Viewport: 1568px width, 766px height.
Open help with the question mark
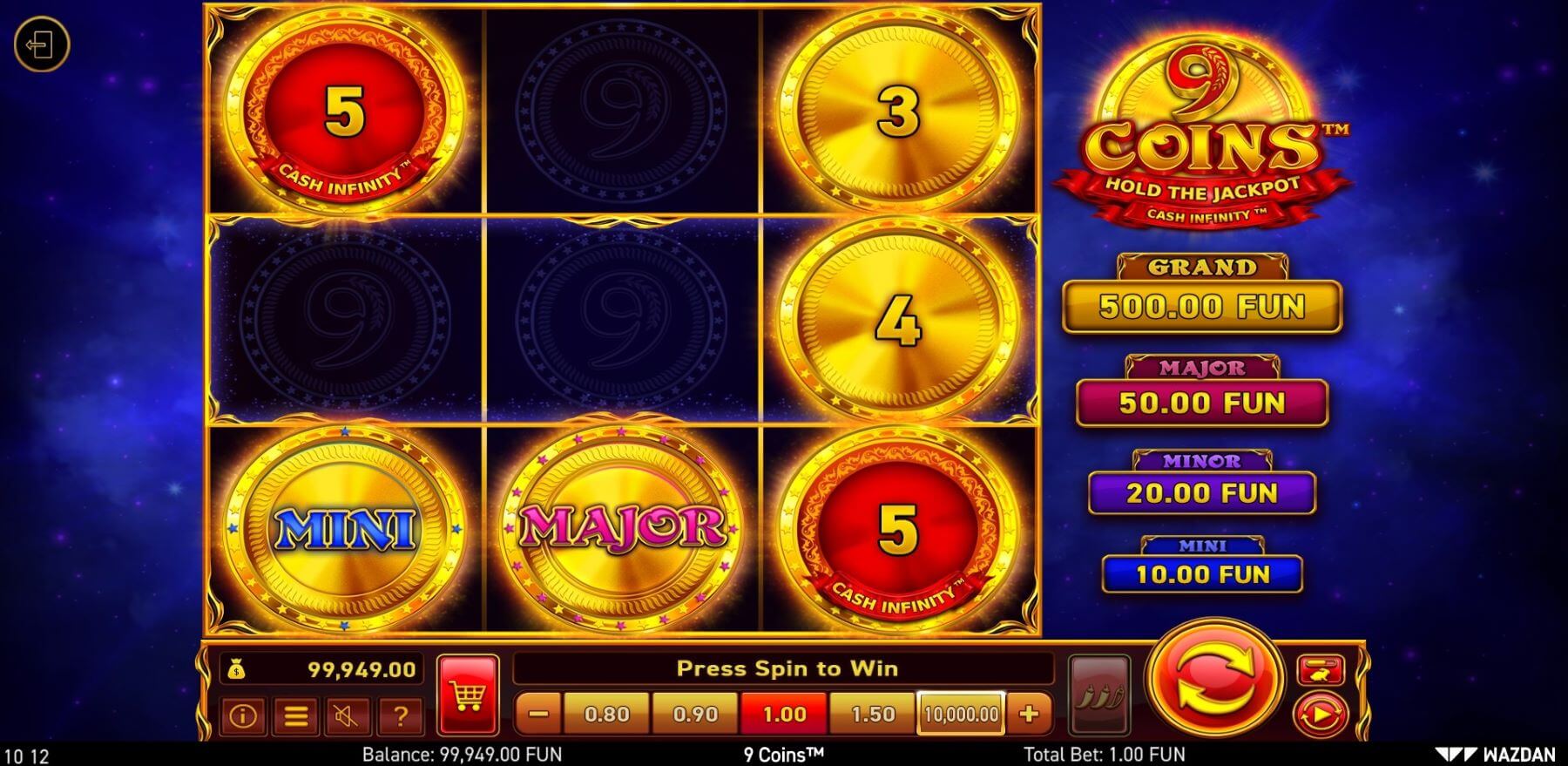[400, 716]
